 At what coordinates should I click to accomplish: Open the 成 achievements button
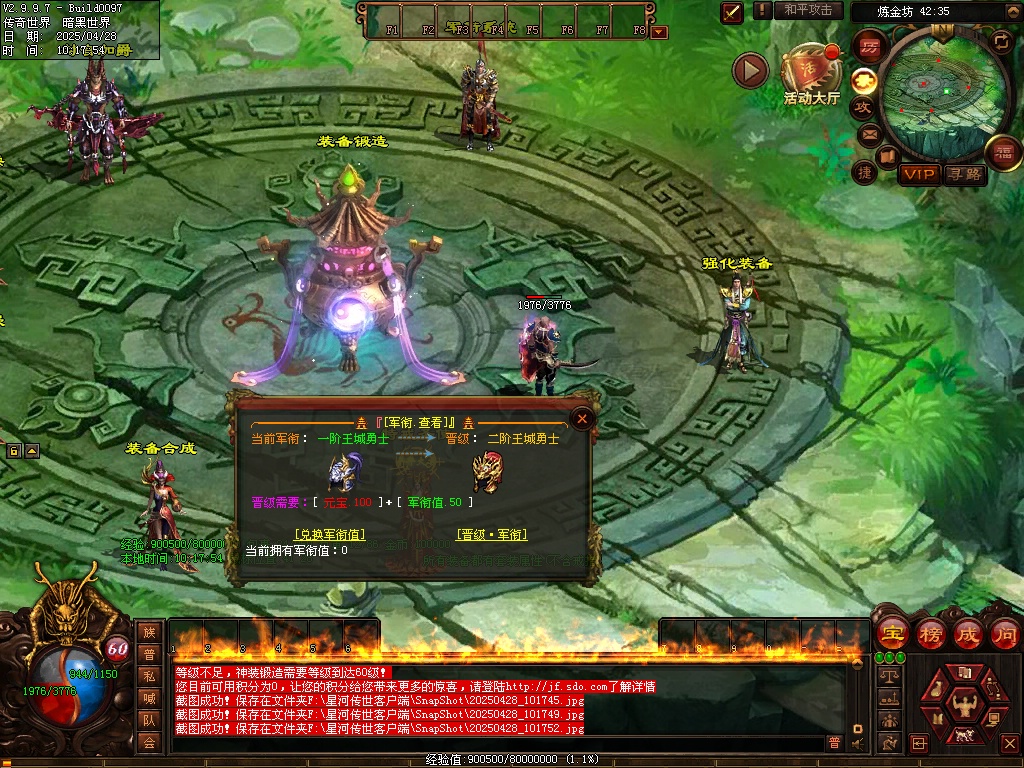(x=967, y=634)
